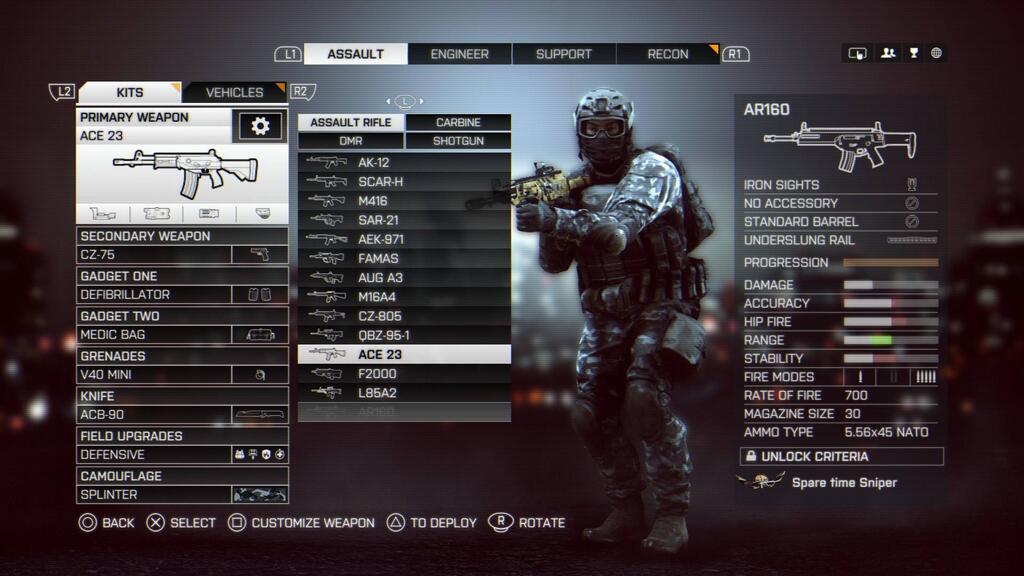Select the Shotgun weapon category
Screen dimensions: 1024x576
[458, 141]
